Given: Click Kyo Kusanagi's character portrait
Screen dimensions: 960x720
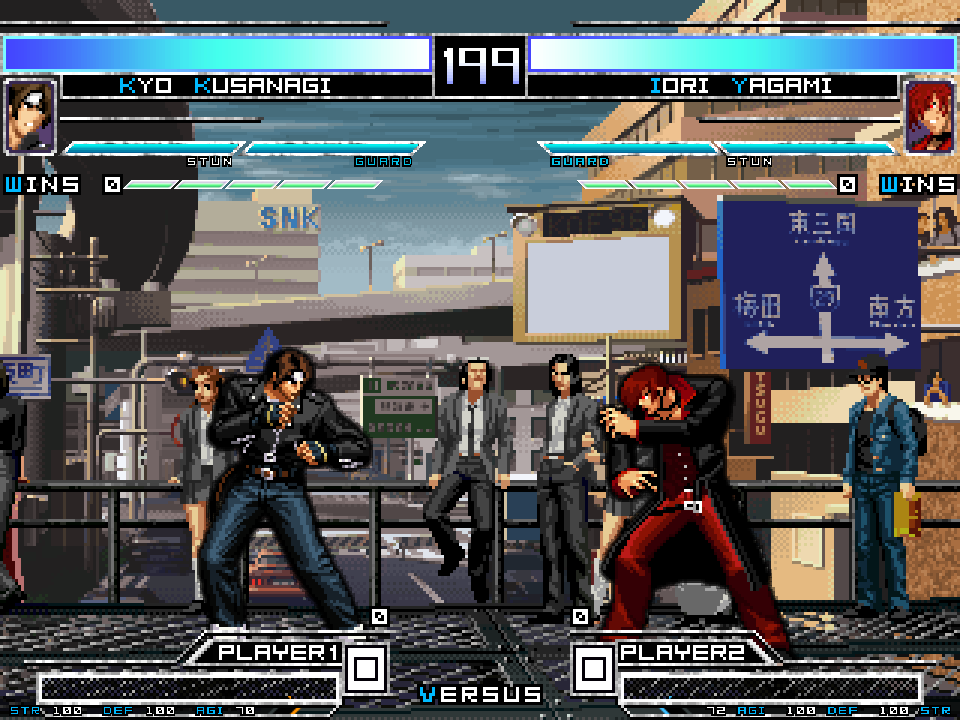Looking at the screenshot, I should tap(30, 116).
